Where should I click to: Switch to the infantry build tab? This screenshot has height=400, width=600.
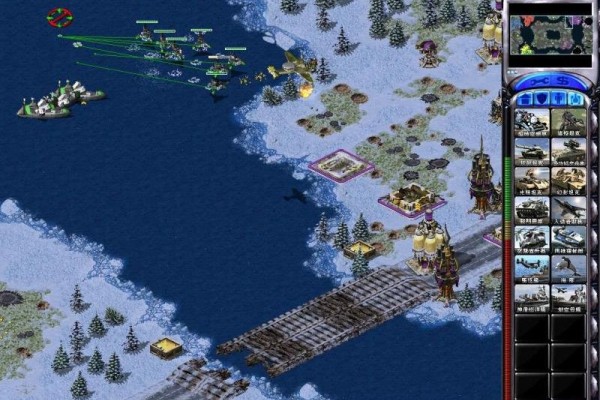tap(558, 98)
